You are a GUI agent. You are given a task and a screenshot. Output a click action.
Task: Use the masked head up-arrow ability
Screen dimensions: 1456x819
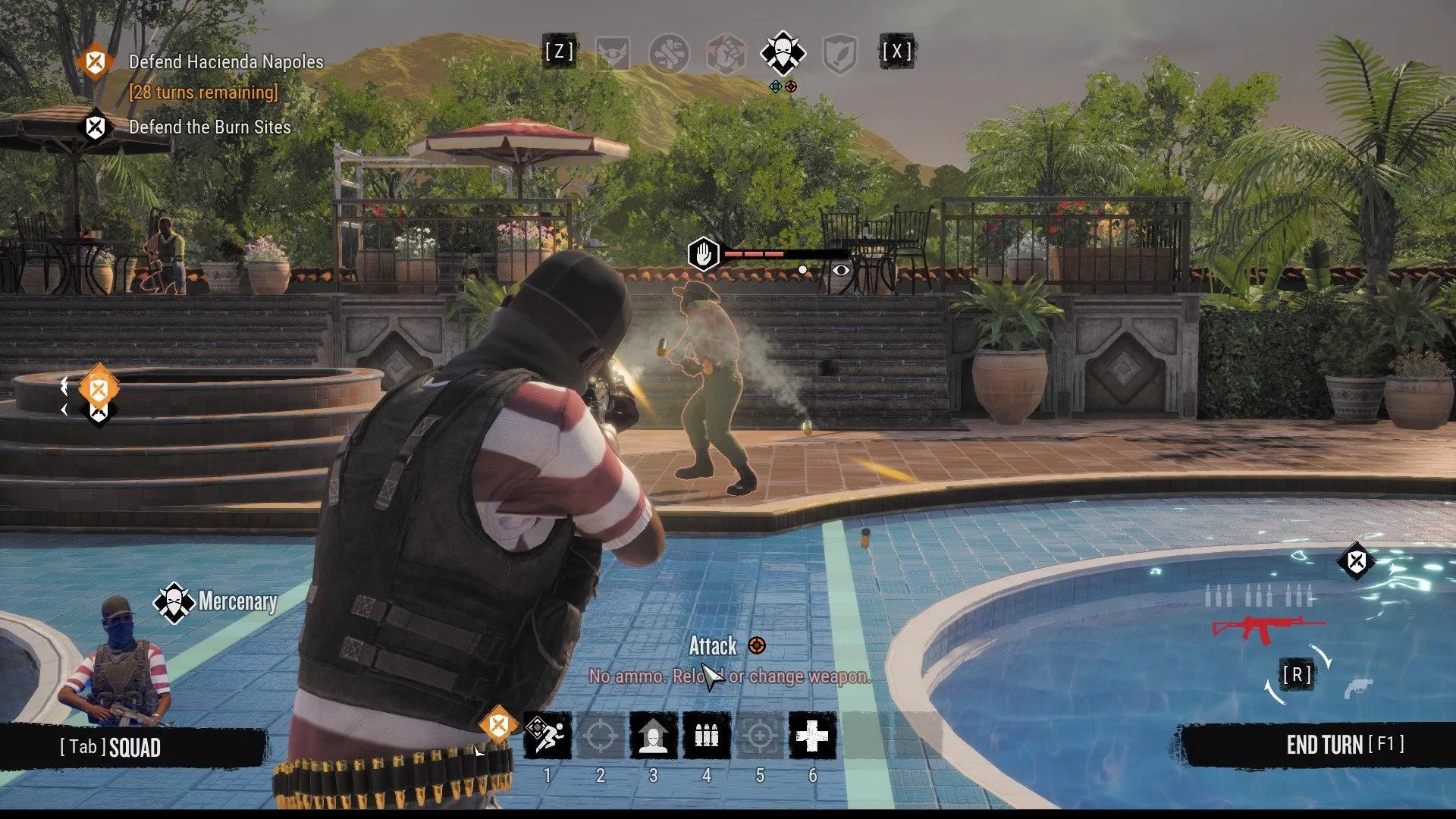coord(653,735)
